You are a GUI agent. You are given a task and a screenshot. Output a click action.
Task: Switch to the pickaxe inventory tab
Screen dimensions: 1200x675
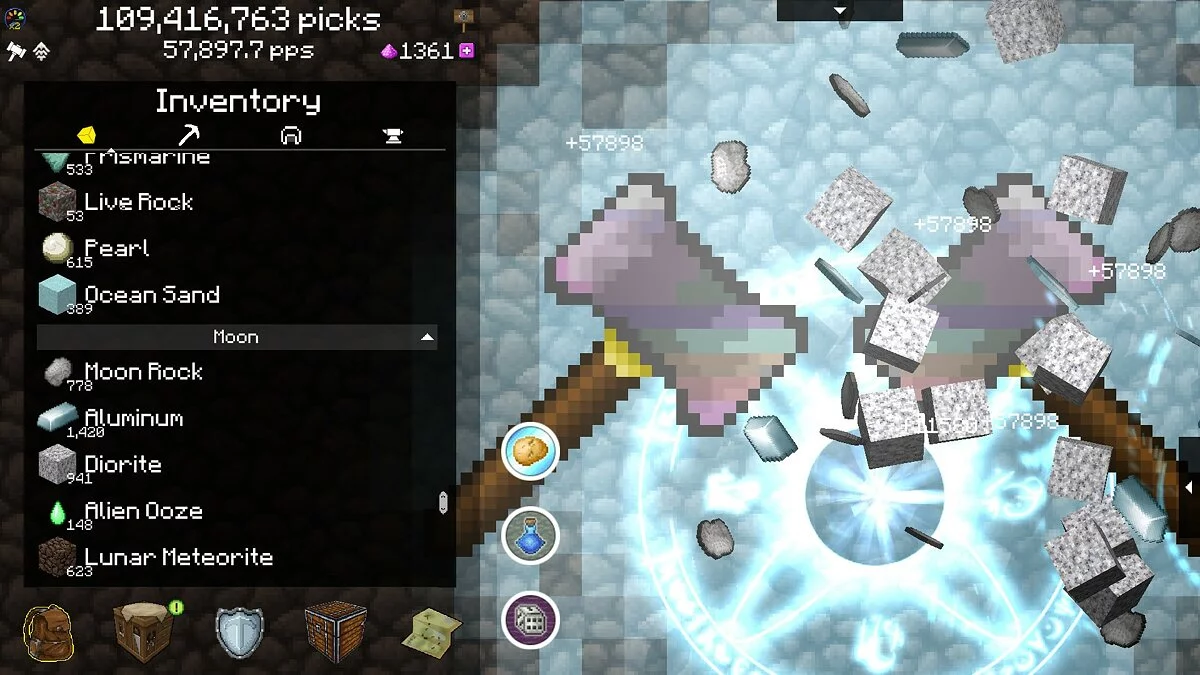coord(189,135)
